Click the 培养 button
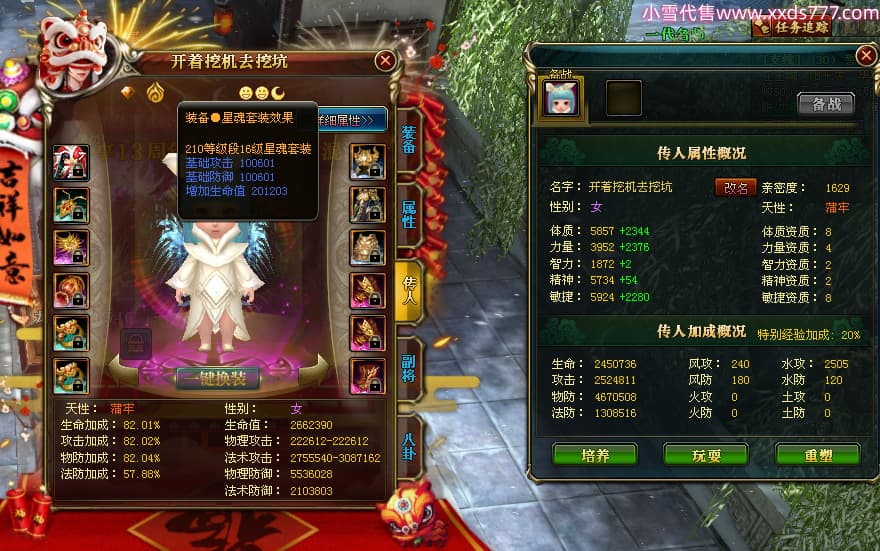Viewport: 880px width, 551px height. click(x=595, y=455)
